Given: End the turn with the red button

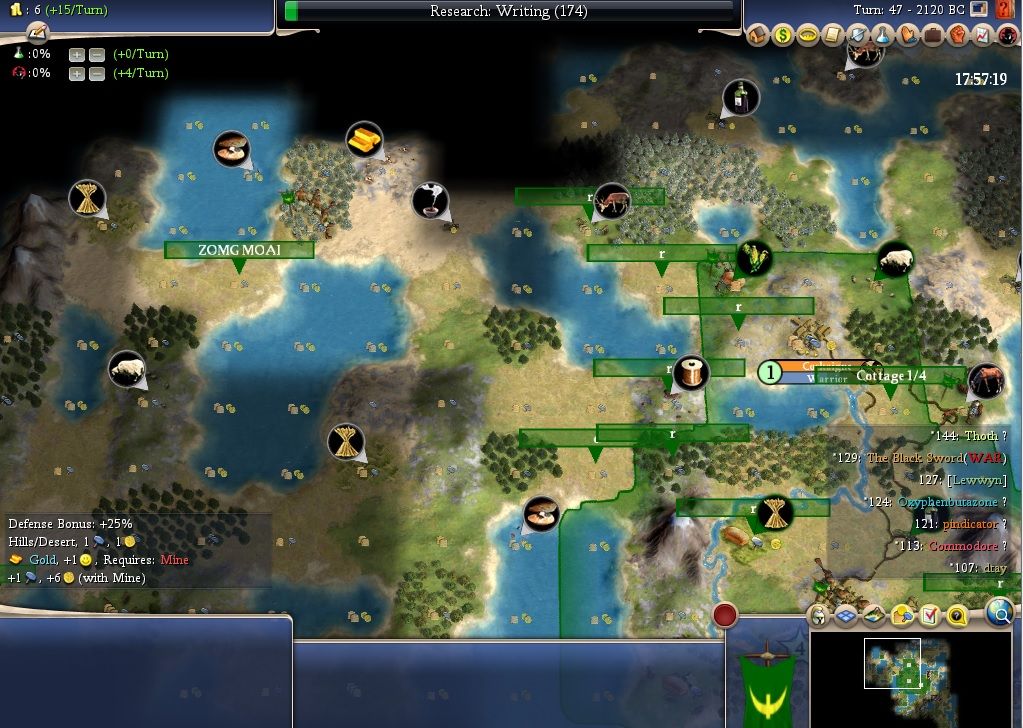Looking at the screenshot, I should click(725, 613).
